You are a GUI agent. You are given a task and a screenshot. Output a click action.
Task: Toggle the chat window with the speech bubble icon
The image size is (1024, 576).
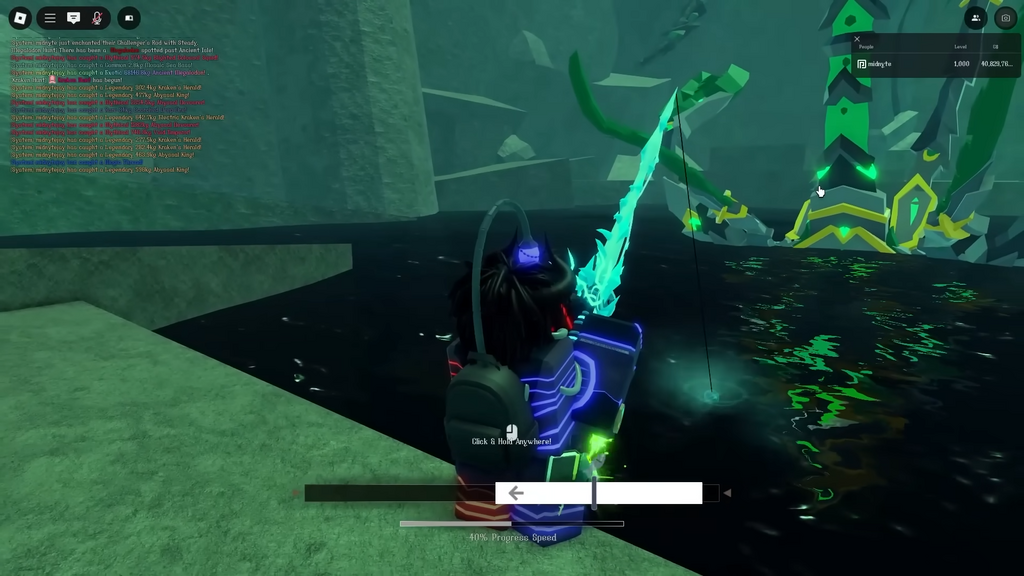click(x=73, y=18)
